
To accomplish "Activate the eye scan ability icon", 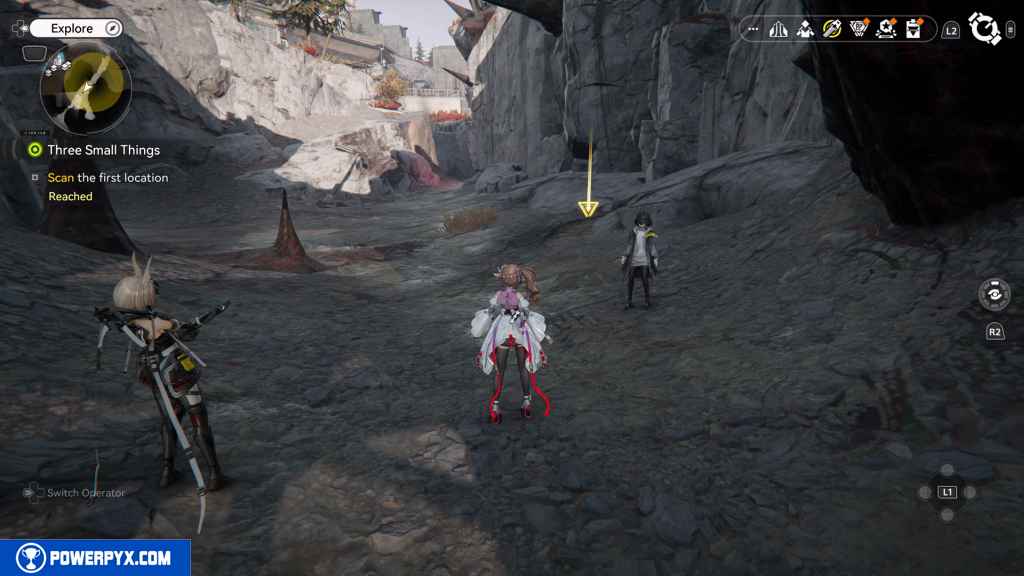I will tap(994, 294).
